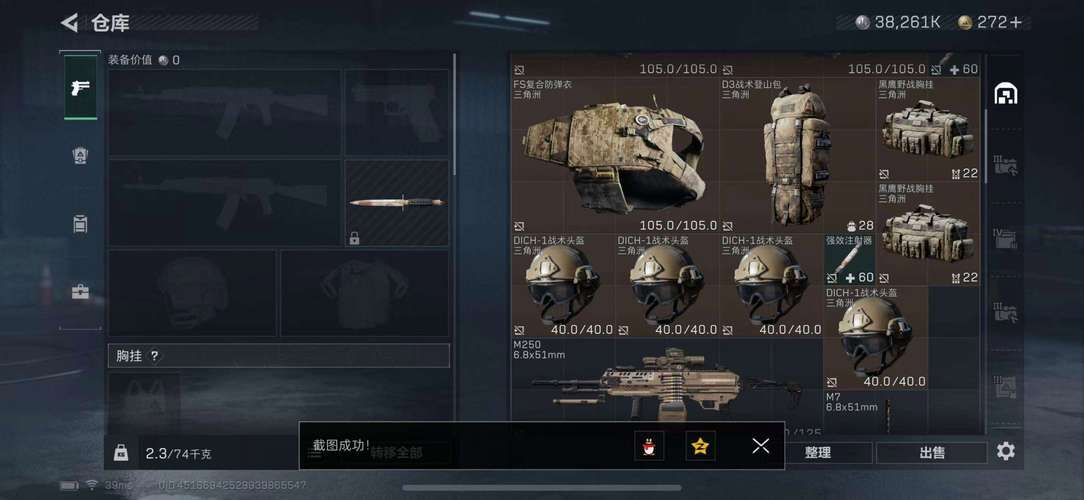Screen dimensions: 1084x500
Task: Close the 截图成功 screenshot notification
Action: (760, 446)
